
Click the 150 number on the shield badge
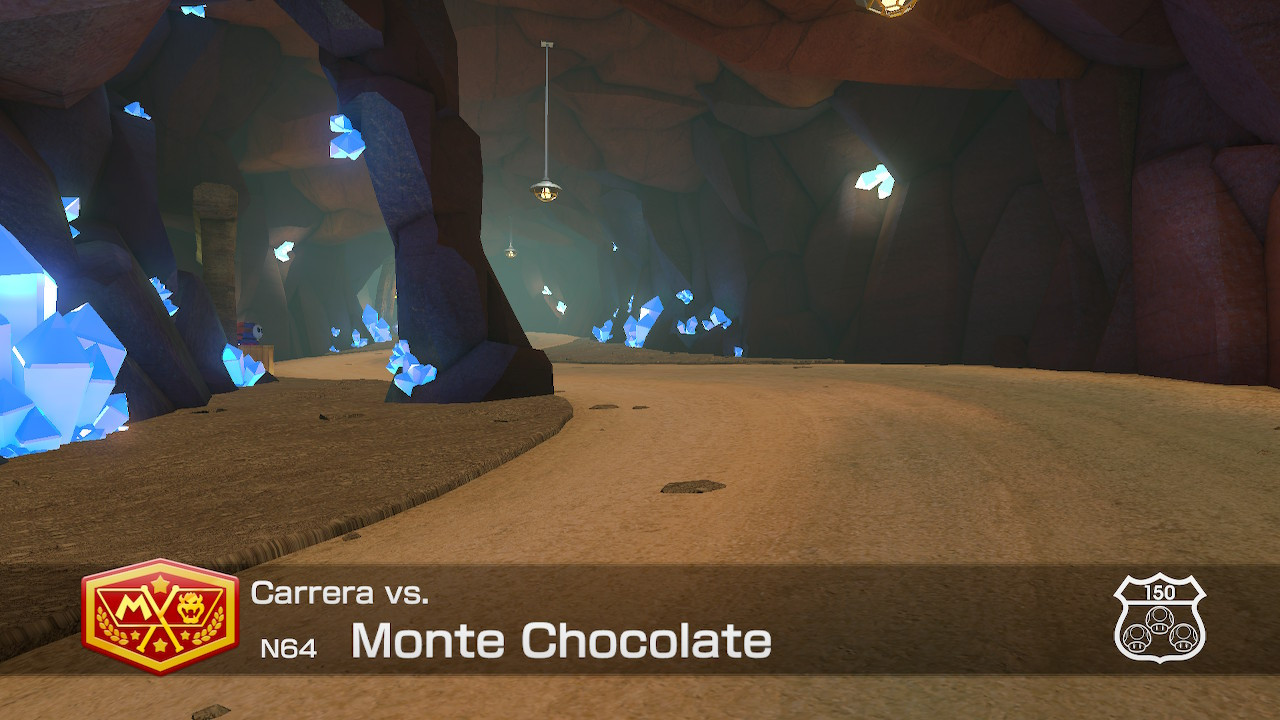(1160, 591)
